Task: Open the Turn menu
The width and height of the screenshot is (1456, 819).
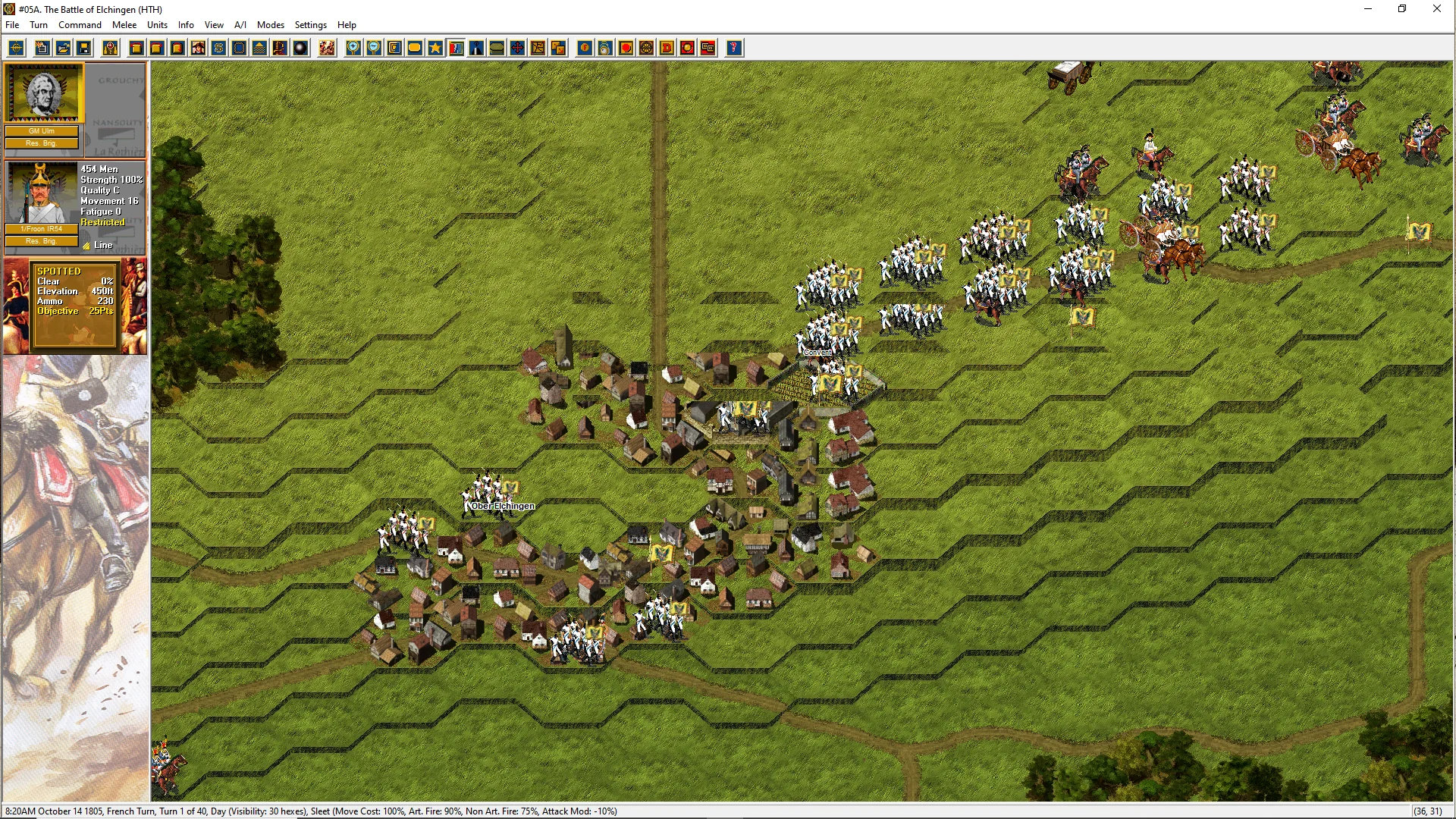Action: pos(39,25)
